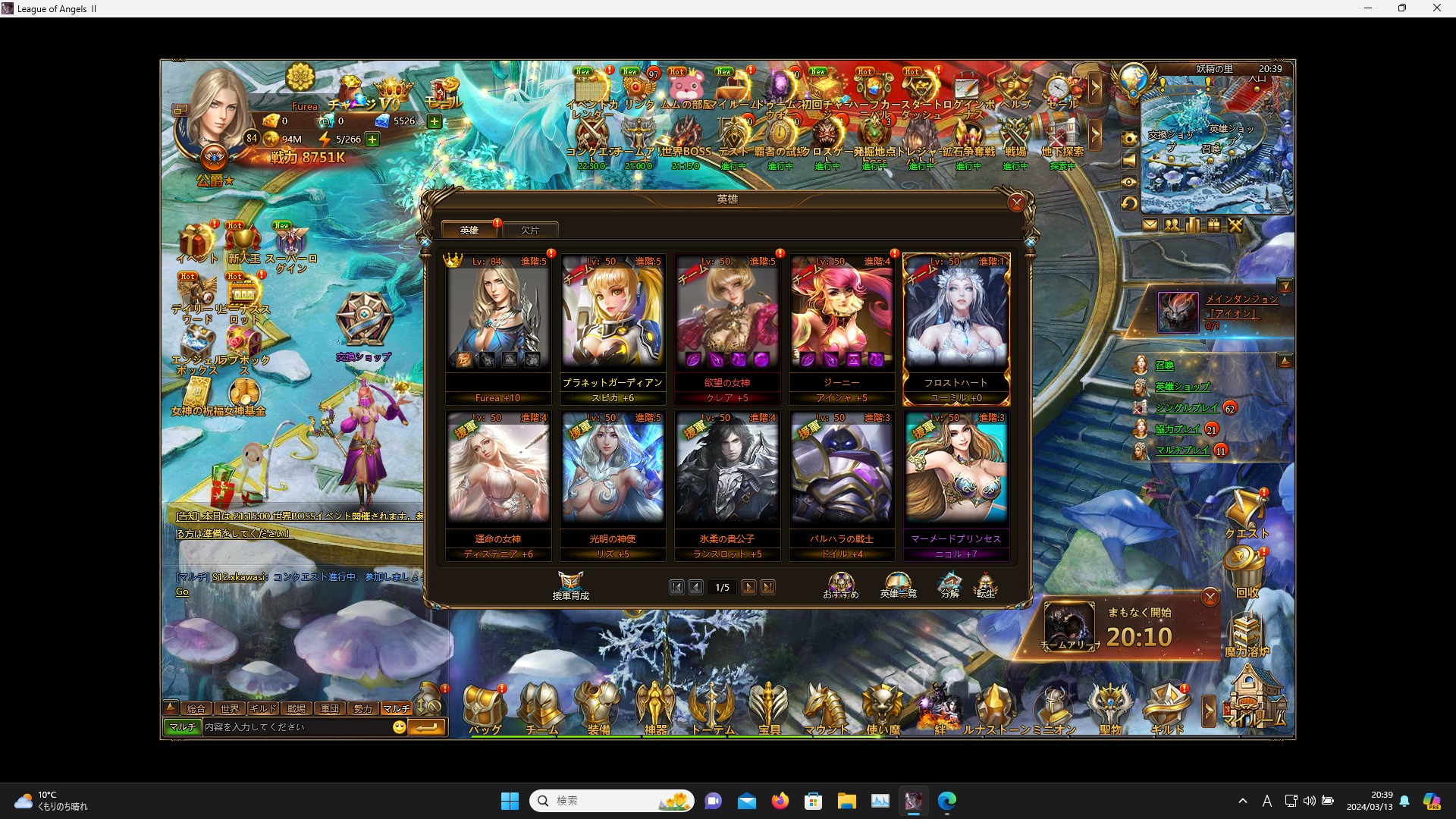Open 援軍育成 reinforcement training

pyautogui.click(x=570, y=585)
